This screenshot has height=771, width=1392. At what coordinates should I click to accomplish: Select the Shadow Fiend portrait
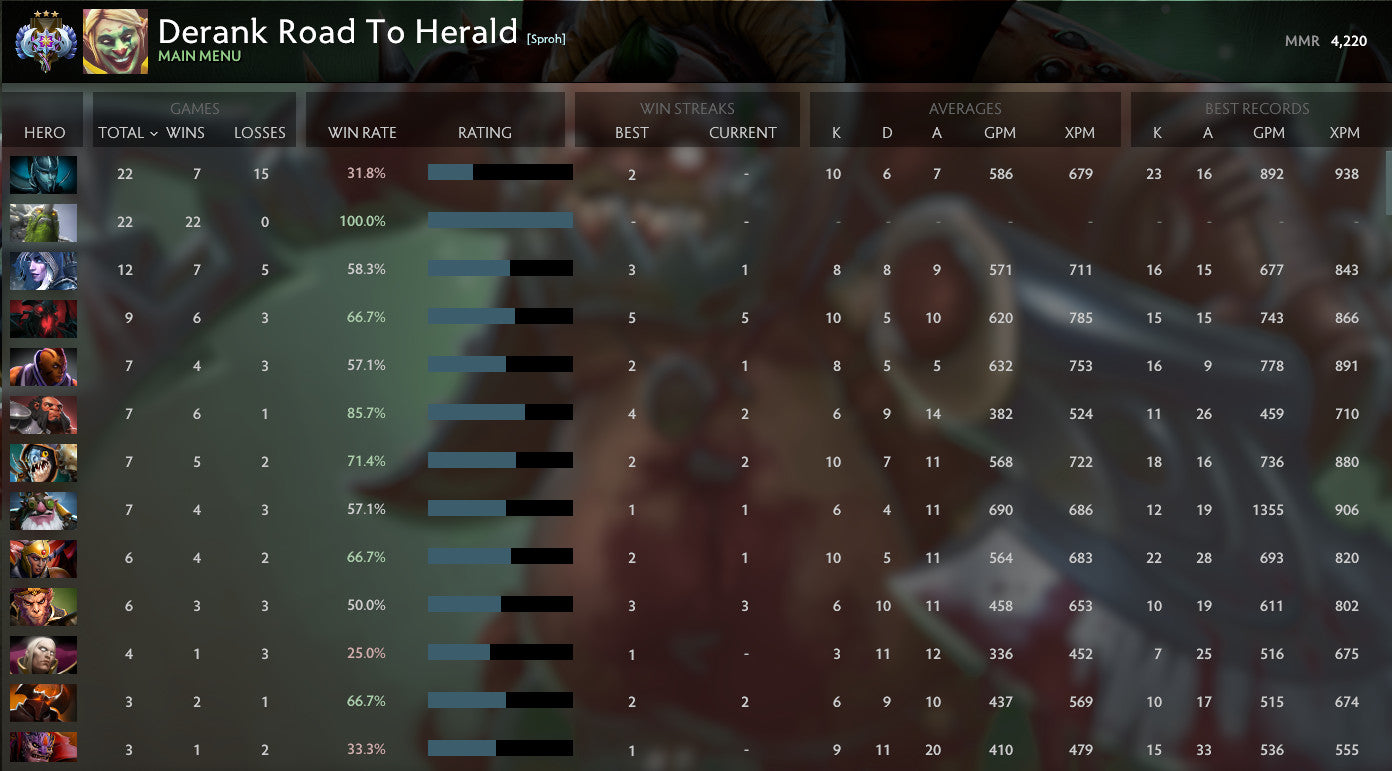pos(43,318)
